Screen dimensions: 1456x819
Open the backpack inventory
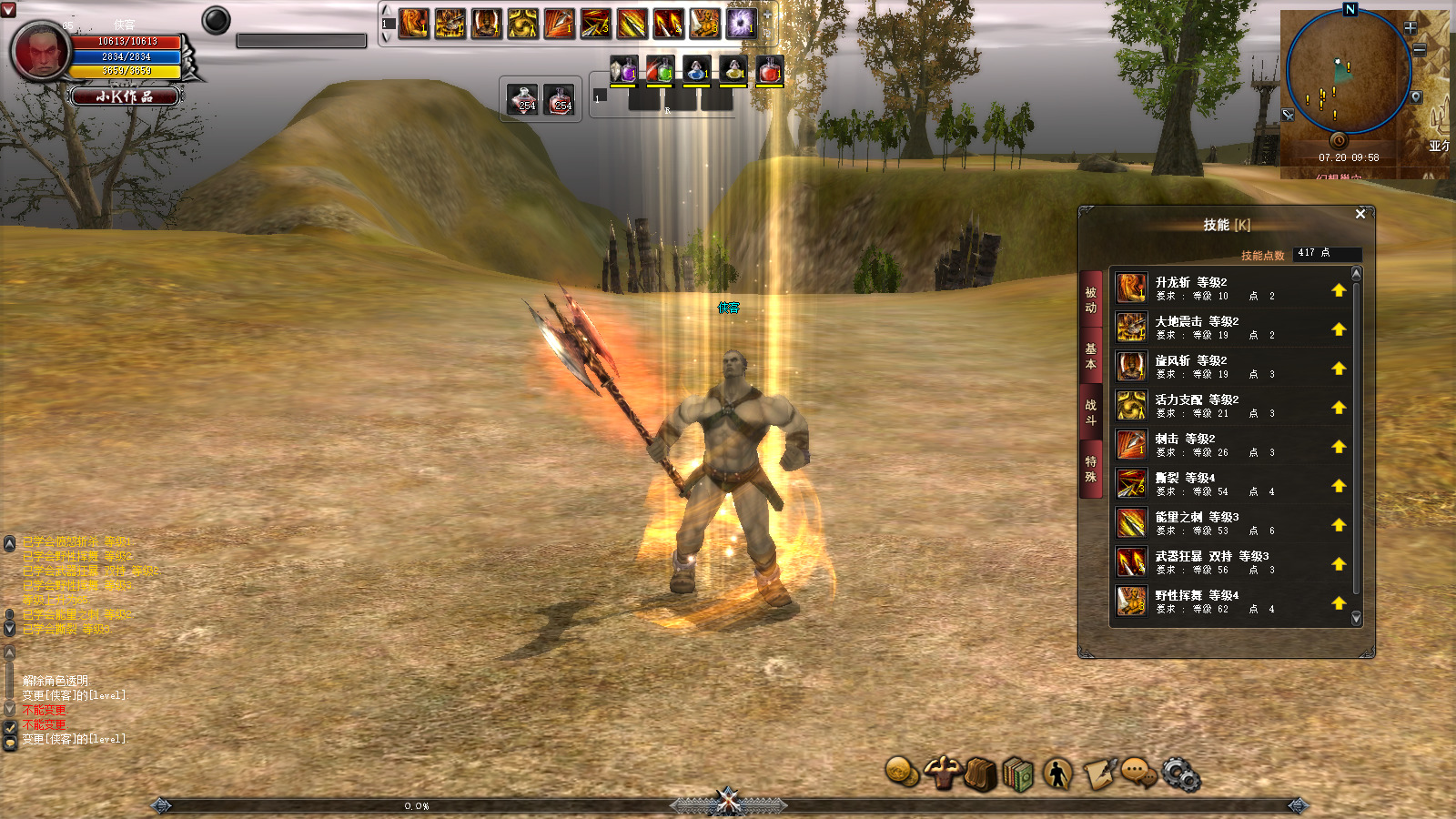pyautogui.click(x=980, y=775)
